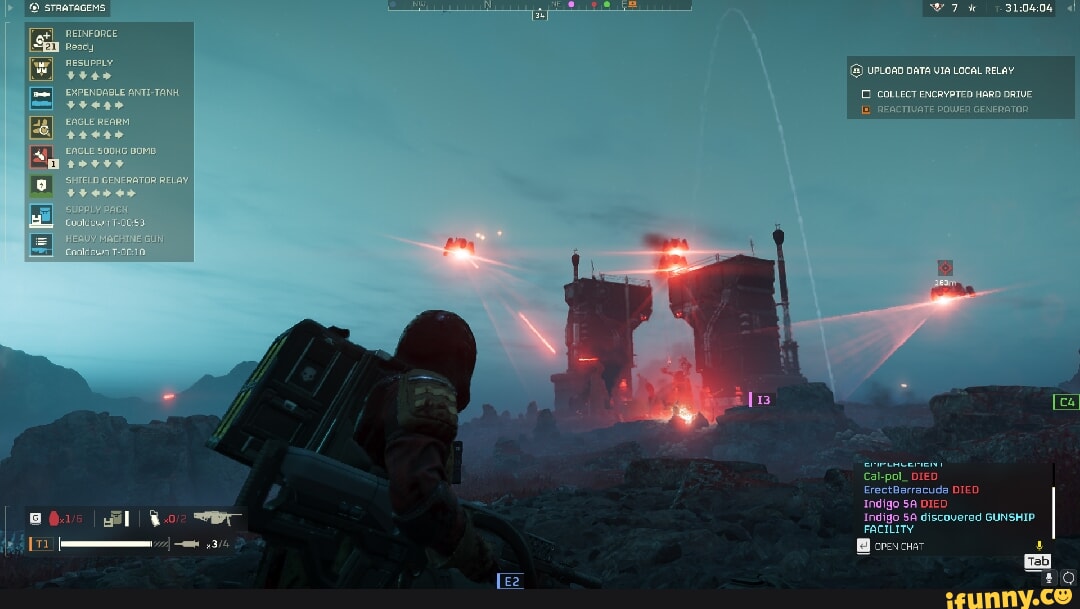This screenshot has width=1080, height=609.
Task: Open the chat box
Action: [898, 546]
